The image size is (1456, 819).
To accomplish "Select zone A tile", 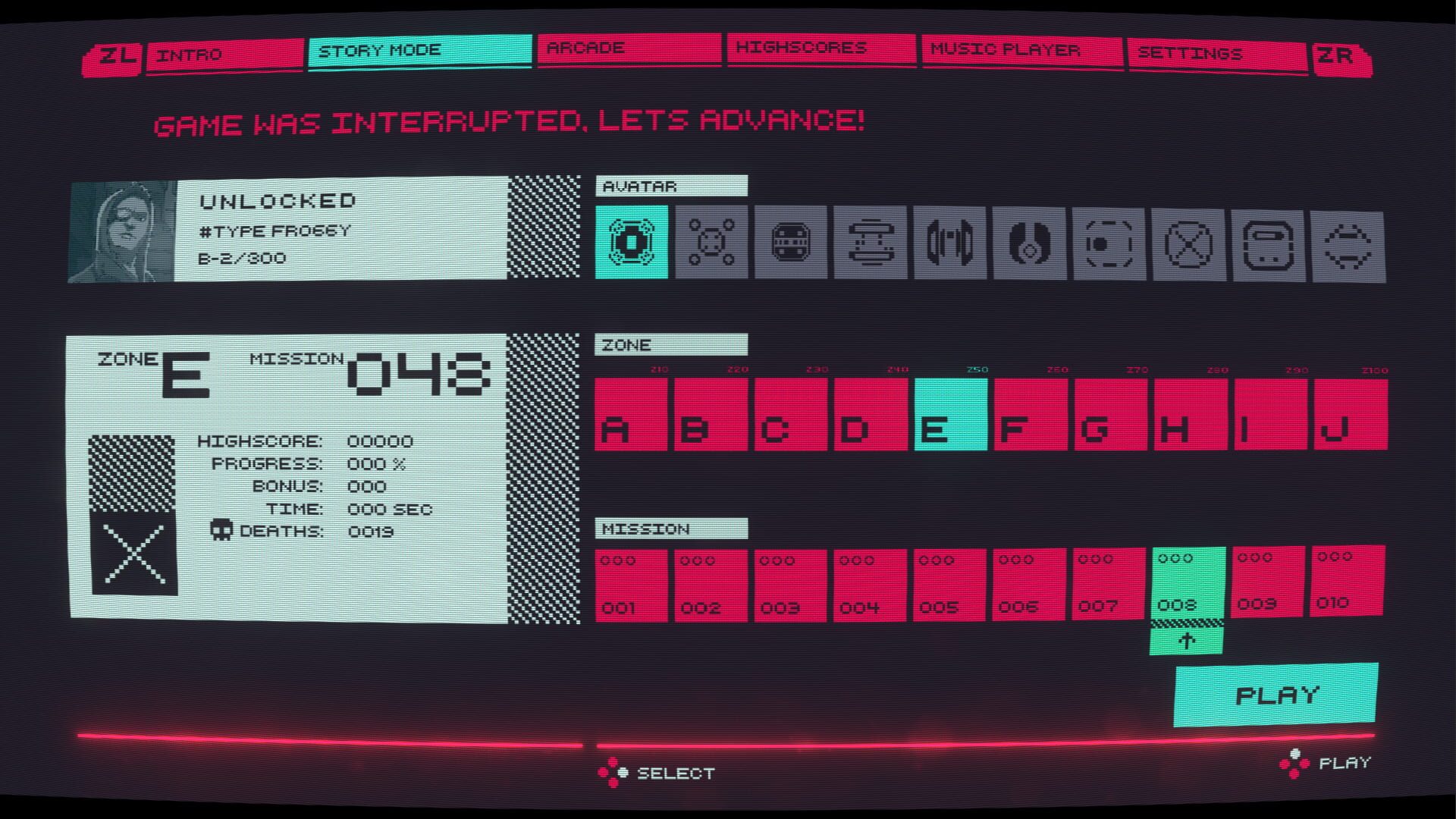I will tap(631, 415).
